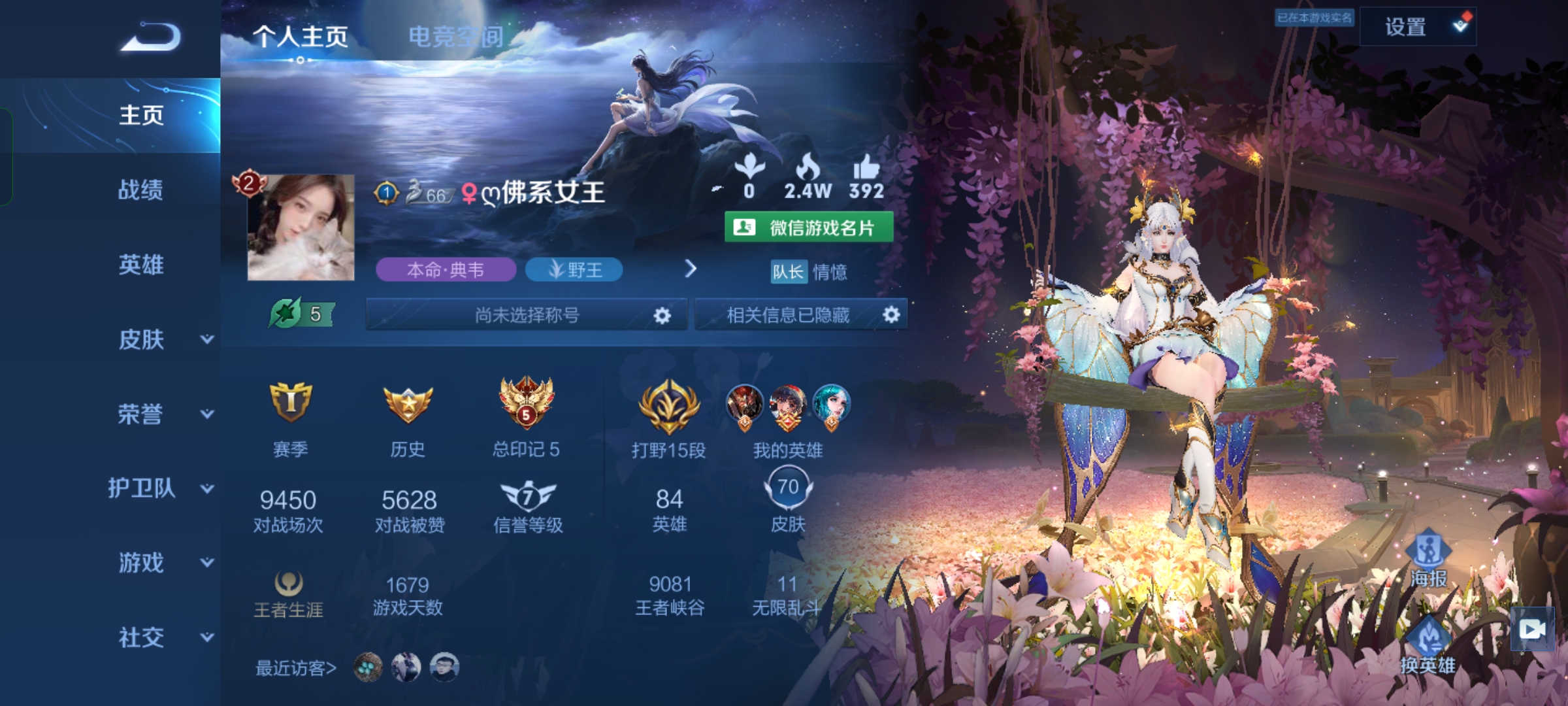The image size is (1568, 706).
Task: Open the 微信游戏名片 card
Action: click(809, 227)
